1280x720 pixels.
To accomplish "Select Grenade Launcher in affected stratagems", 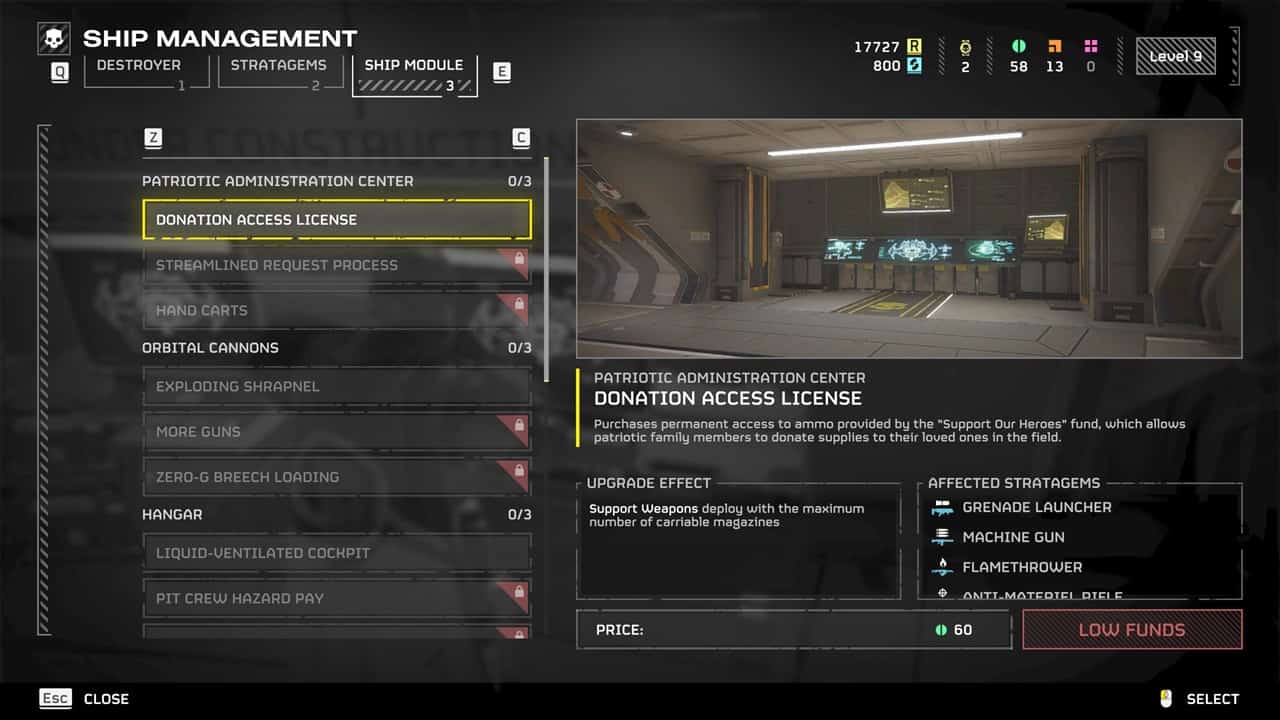I will point(1036,508).
